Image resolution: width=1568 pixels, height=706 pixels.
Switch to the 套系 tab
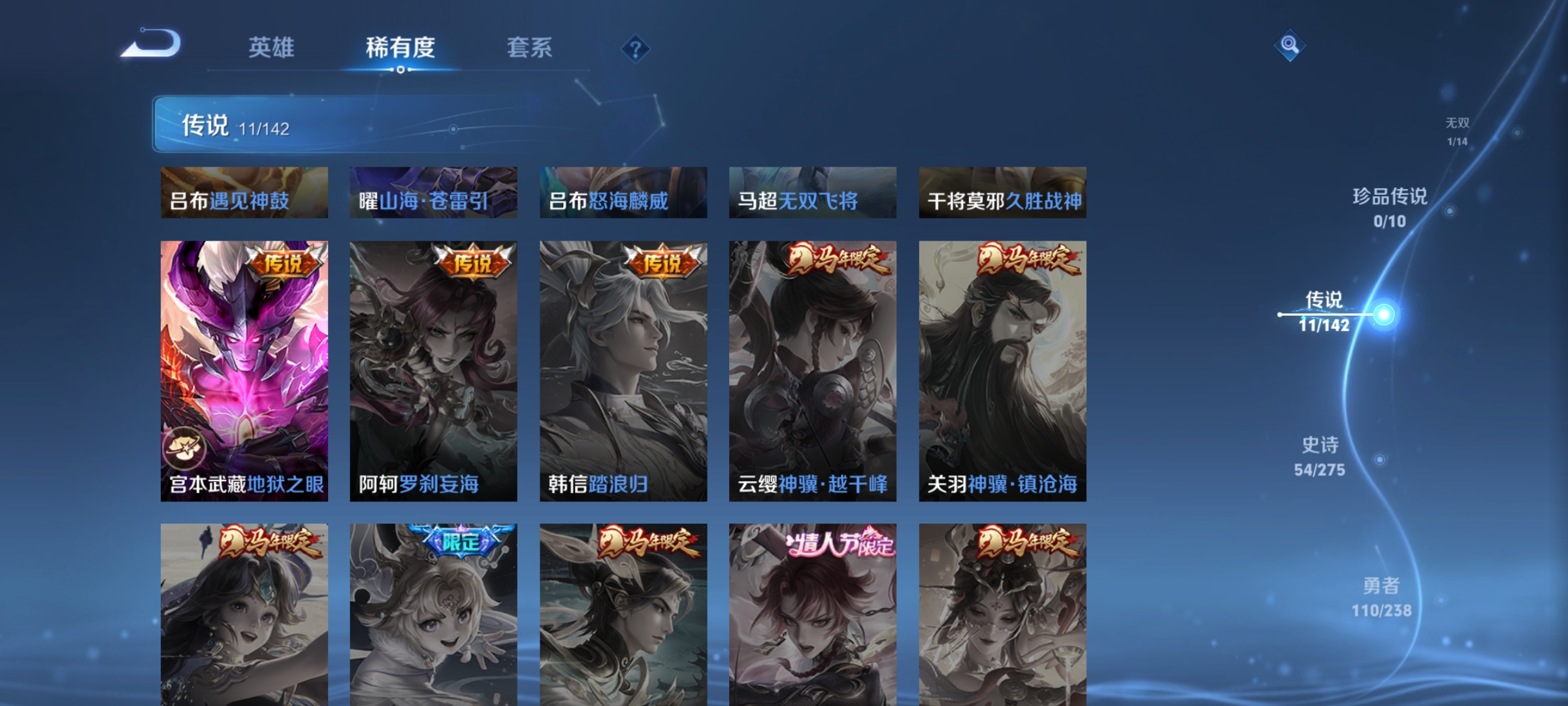pos(530,47)
